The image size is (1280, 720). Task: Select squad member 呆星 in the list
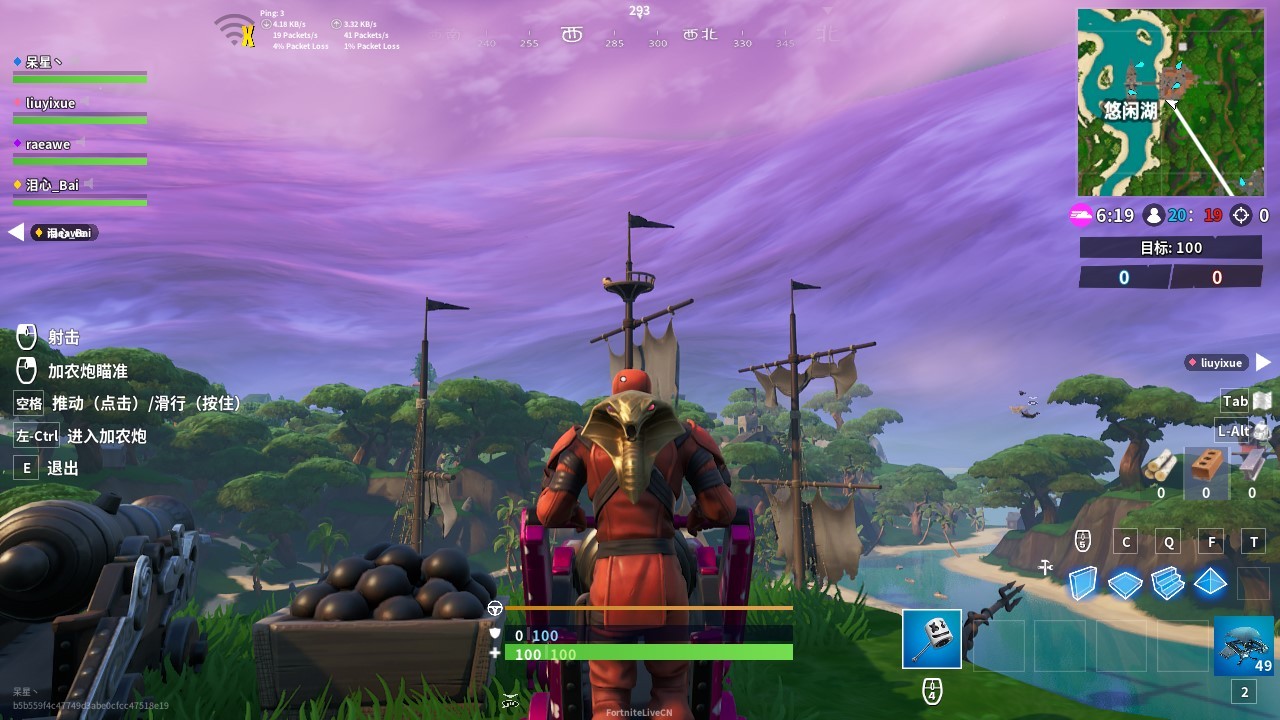click(40, 62)
